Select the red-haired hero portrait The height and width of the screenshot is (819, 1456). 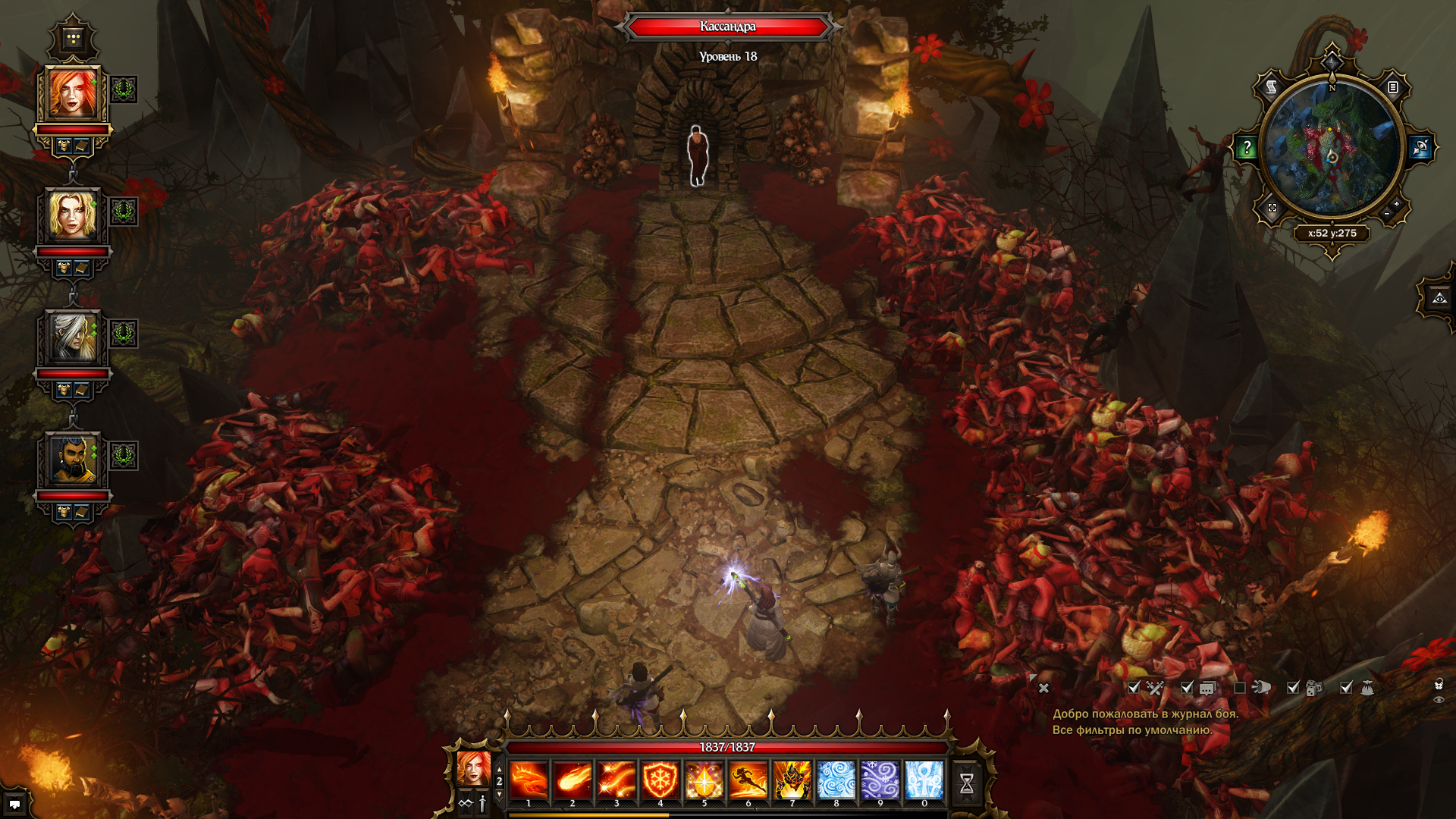click(x=73, y=93)
